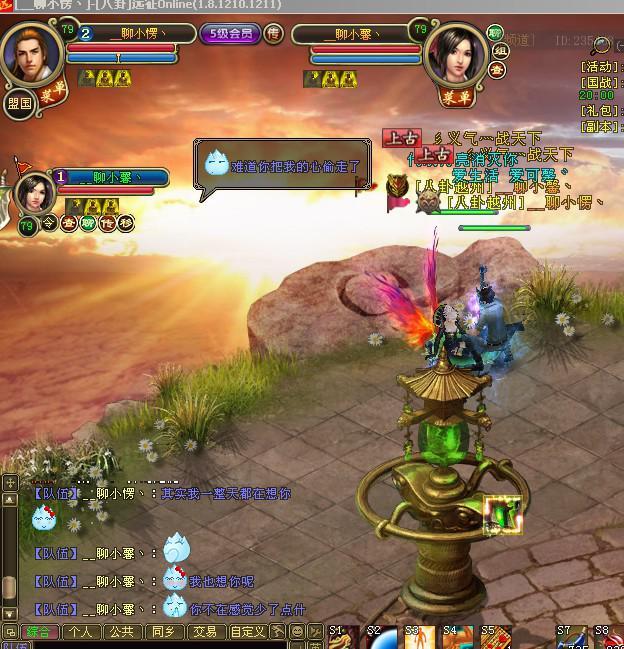Click the 组 team invite button
The height and width of the screenshot is (649, 624).
[x=496, y=52]
